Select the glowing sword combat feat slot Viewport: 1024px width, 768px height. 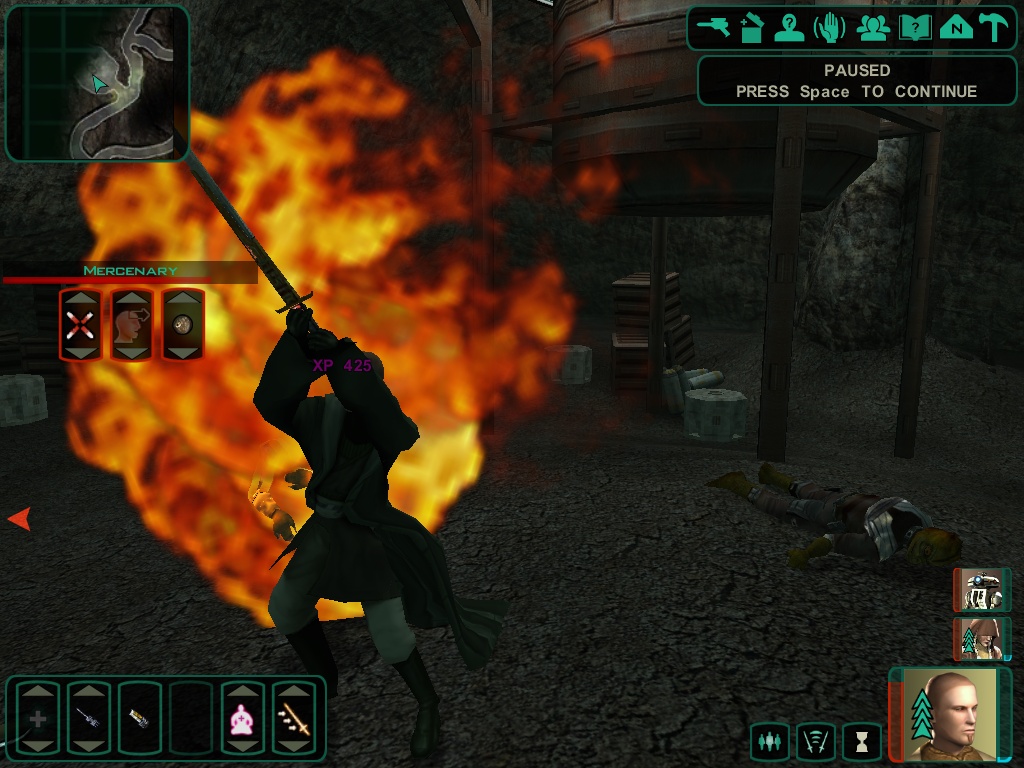pos(294,718)
